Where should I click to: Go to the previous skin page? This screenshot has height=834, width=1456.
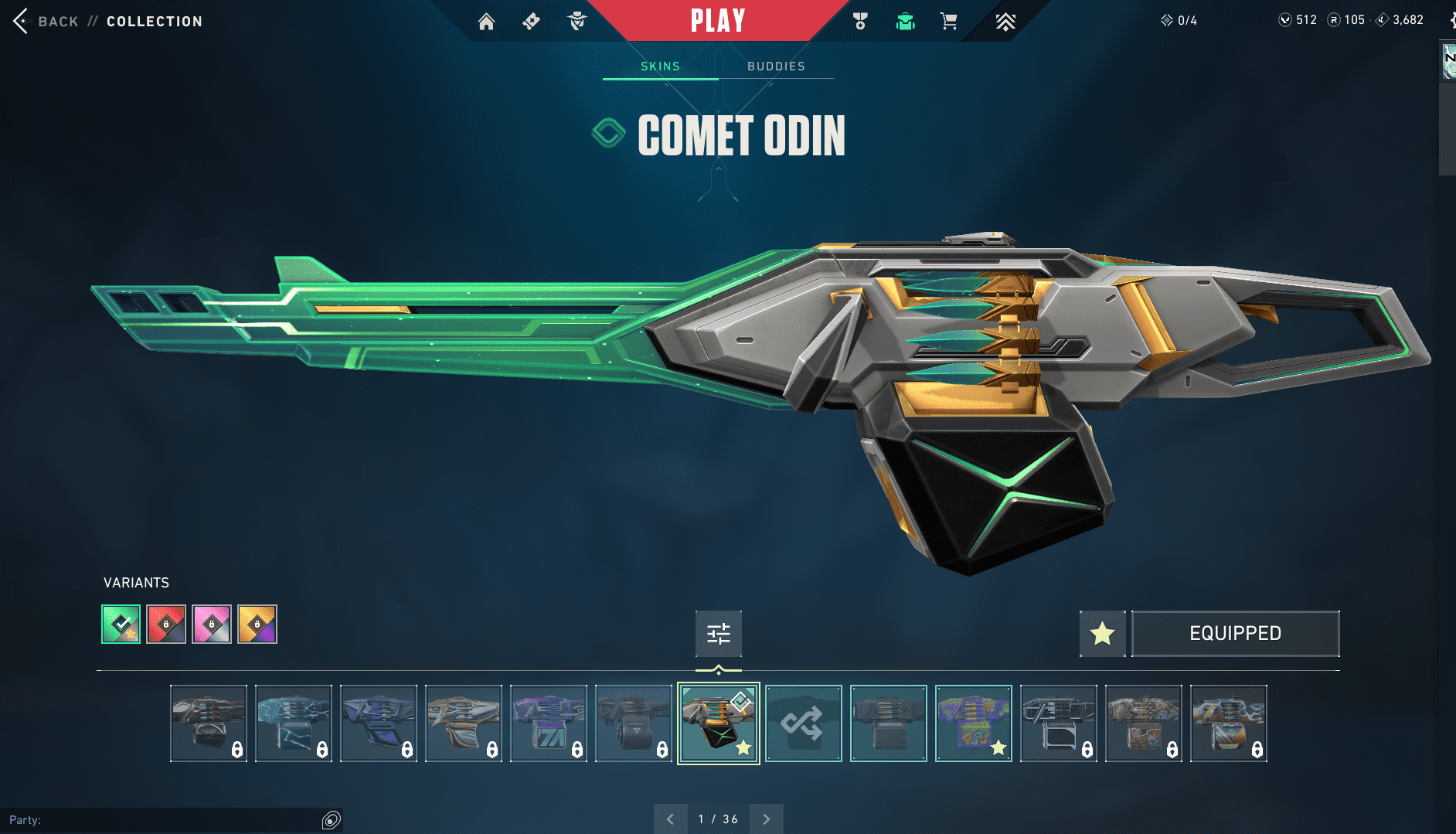(671, 819)
